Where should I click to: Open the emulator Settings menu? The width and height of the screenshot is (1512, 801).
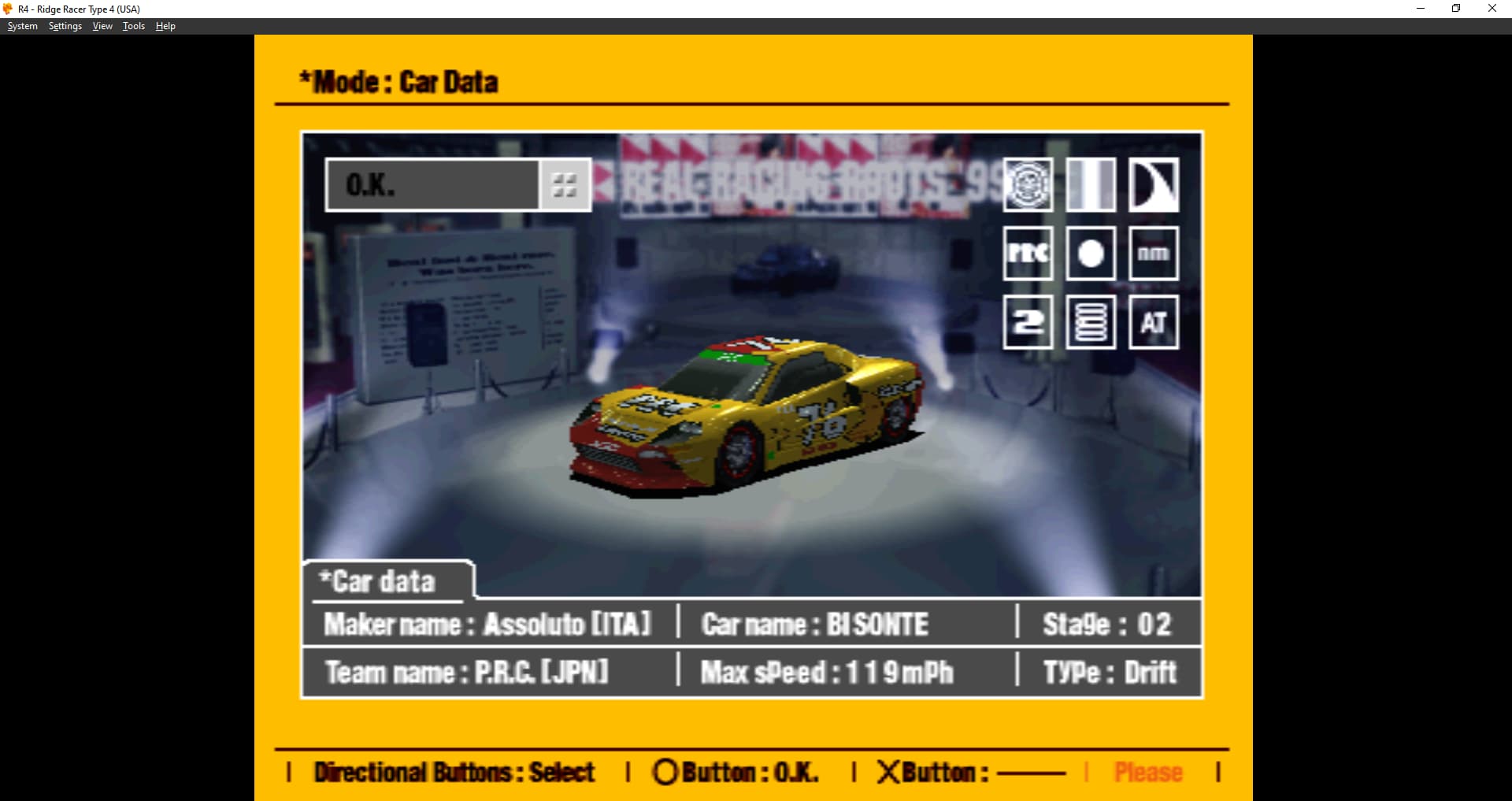(65, 26)
